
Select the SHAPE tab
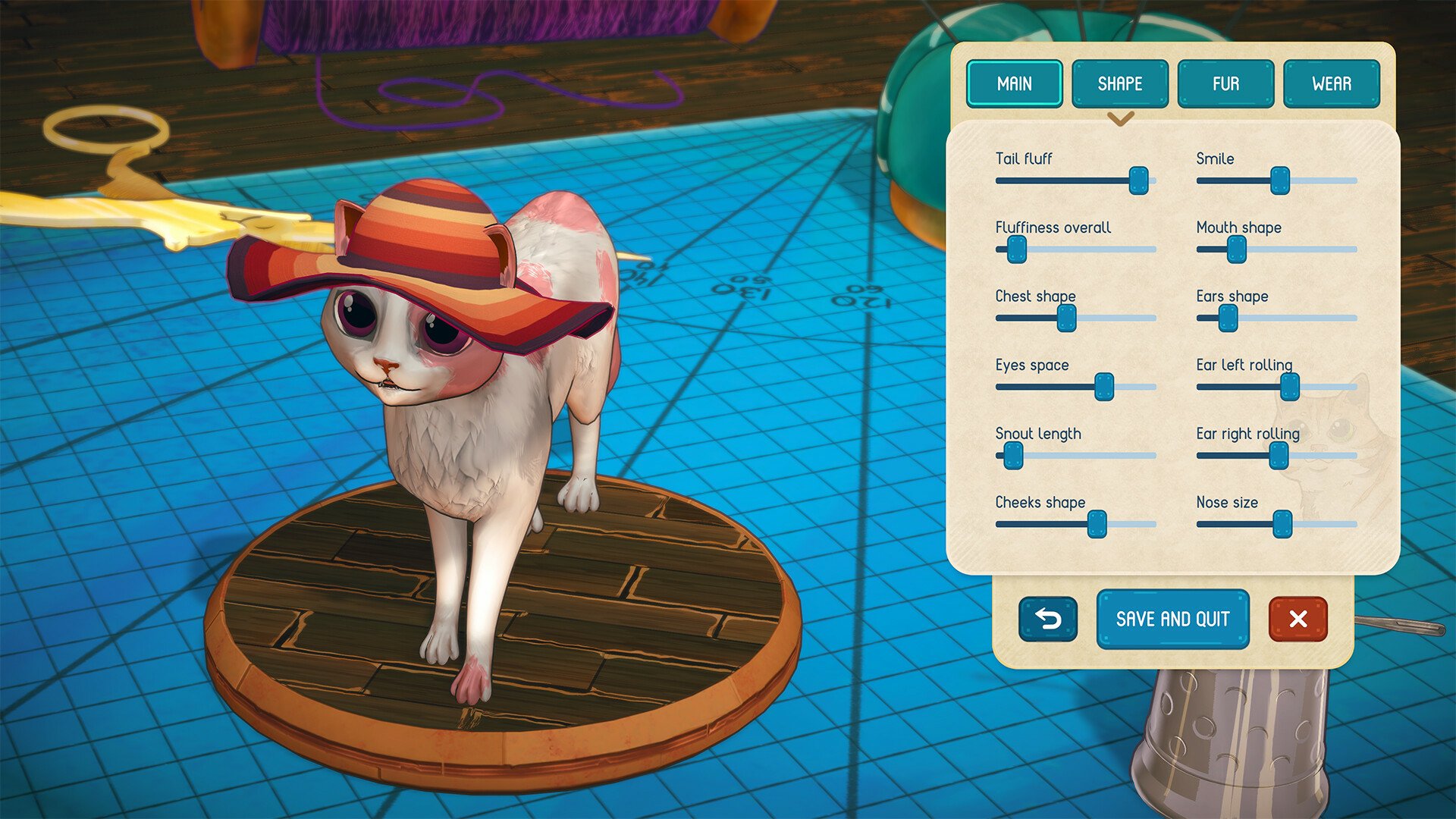(x=1119, y=83)
